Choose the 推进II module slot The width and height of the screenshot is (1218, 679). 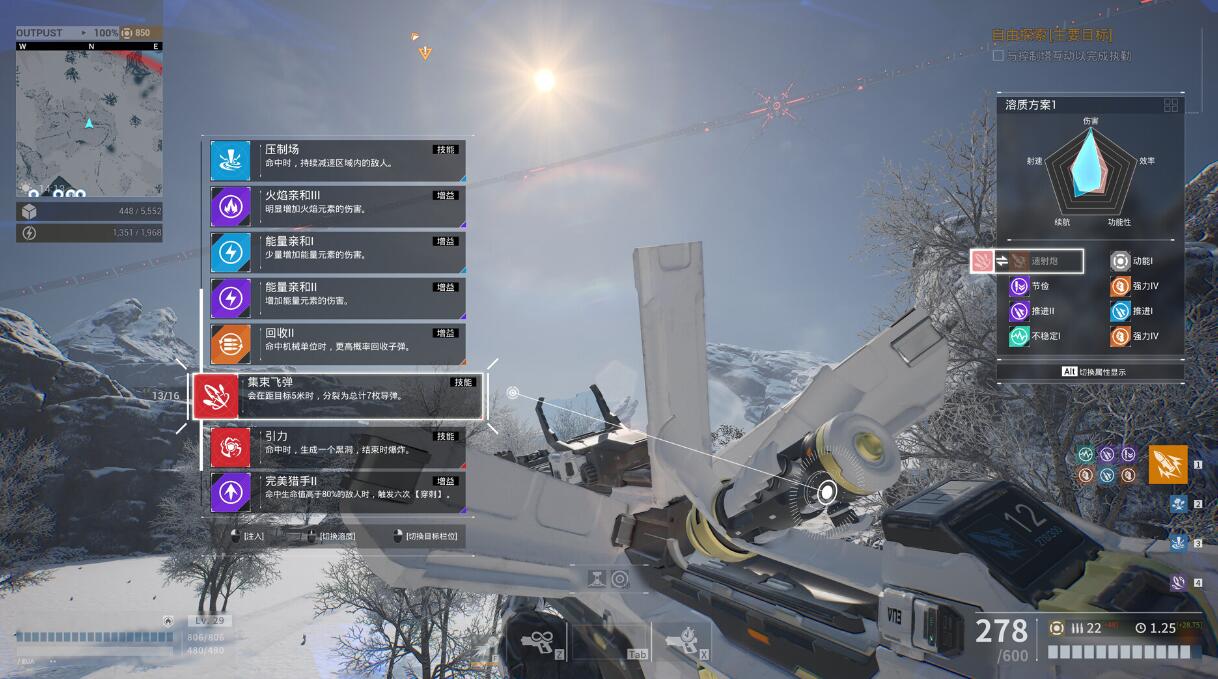(1019, 311)
